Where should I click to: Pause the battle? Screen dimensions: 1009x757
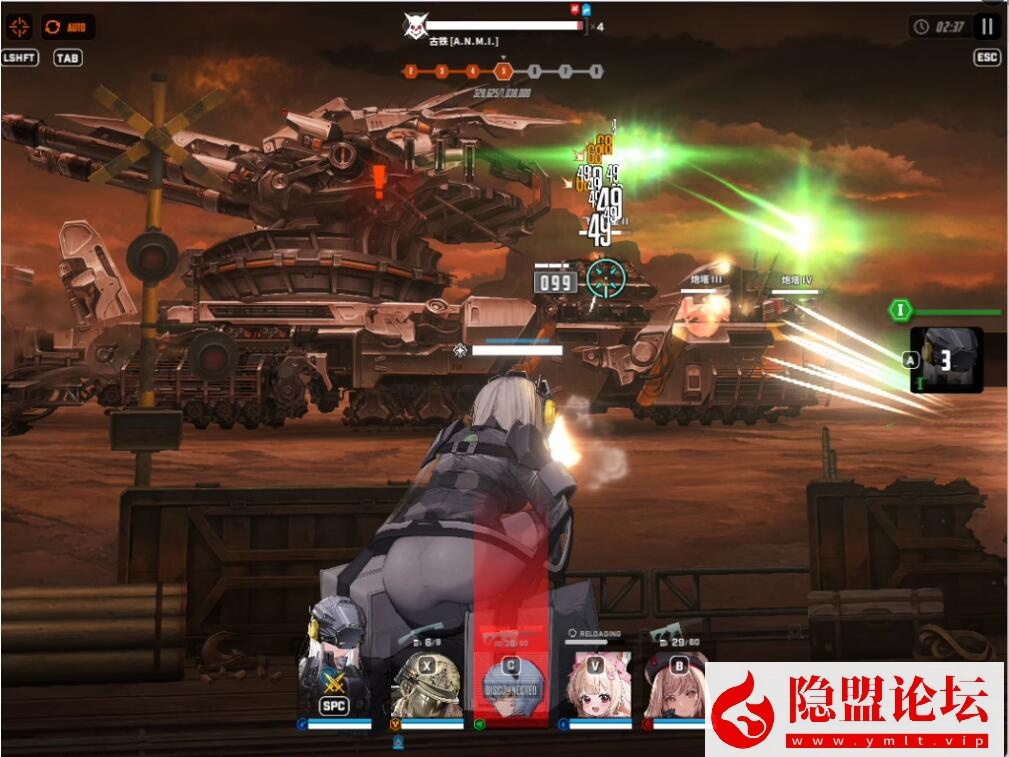(987, 27)
